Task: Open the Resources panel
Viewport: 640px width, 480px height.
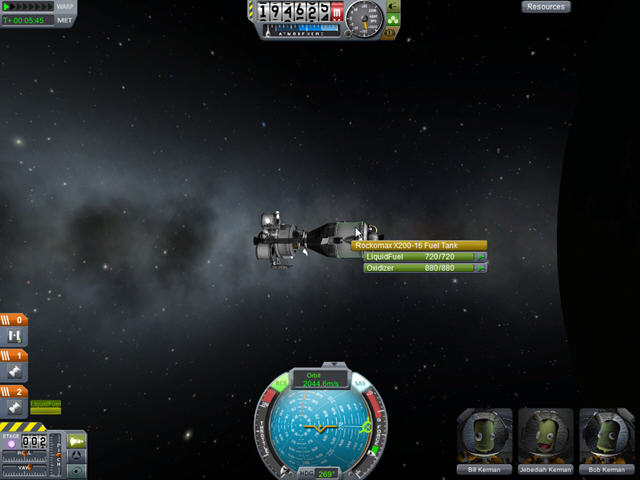Action: pos(546,7)
